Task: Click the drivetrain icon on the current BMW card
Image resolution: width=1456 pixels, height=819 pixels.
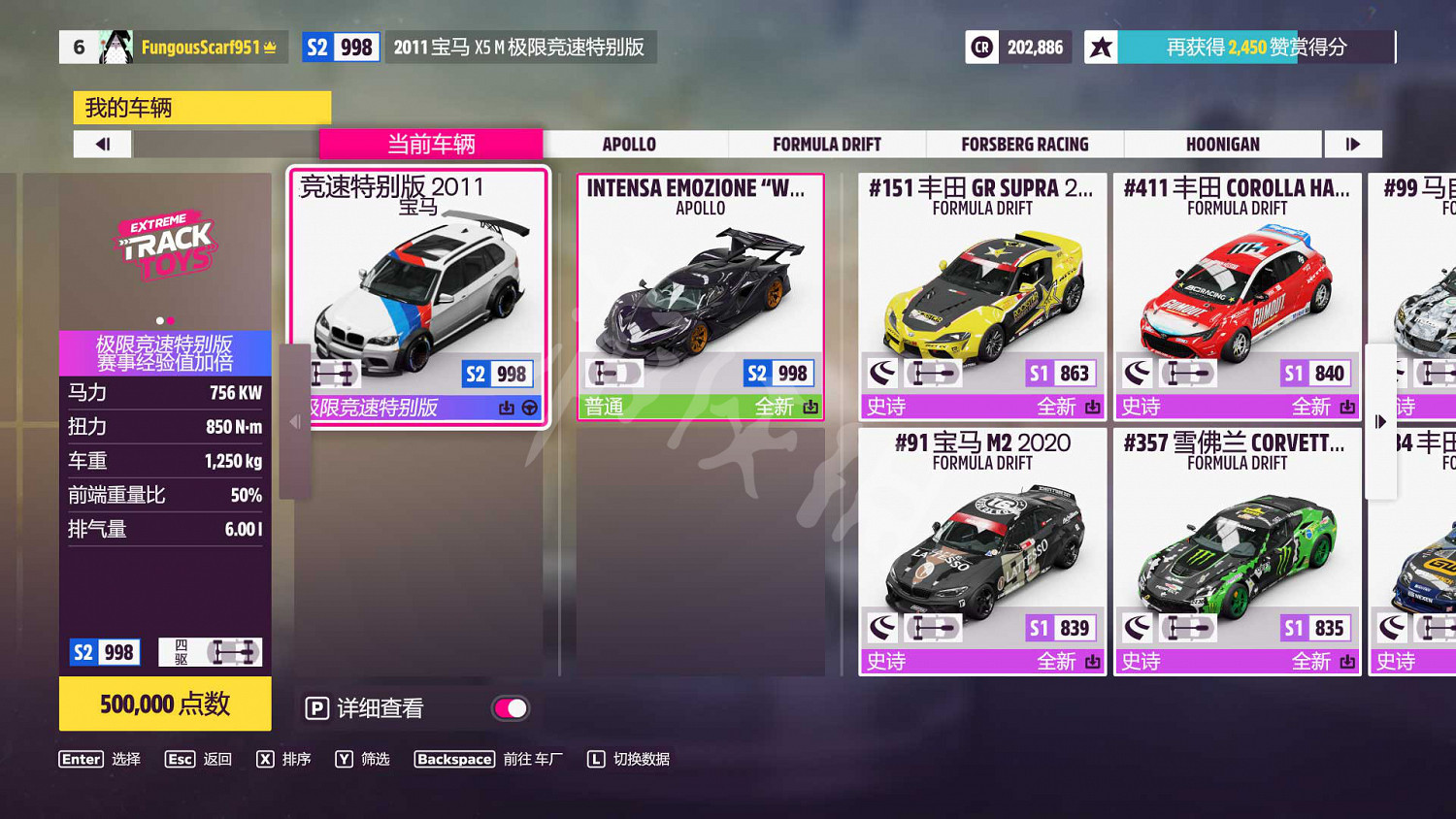Action: pyautogui.click(x=335, y=372)
